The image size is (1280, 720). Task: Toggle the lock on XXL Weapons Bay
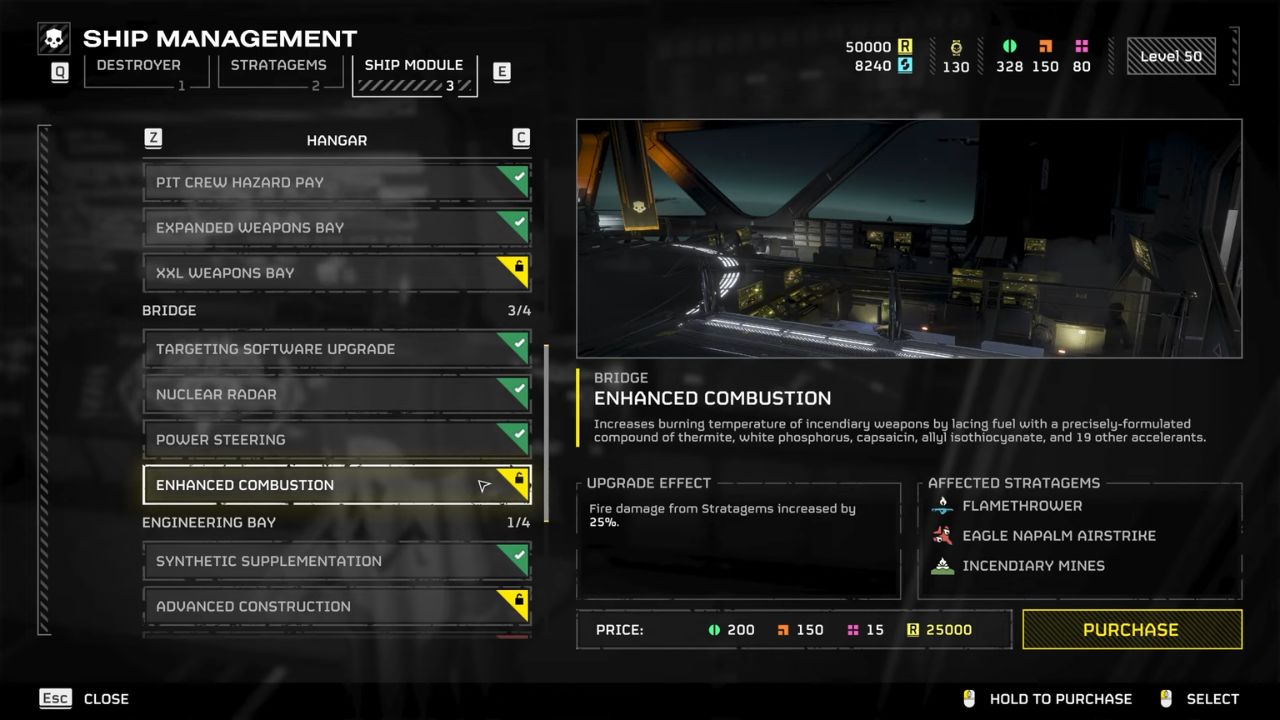tap(519, 266)
